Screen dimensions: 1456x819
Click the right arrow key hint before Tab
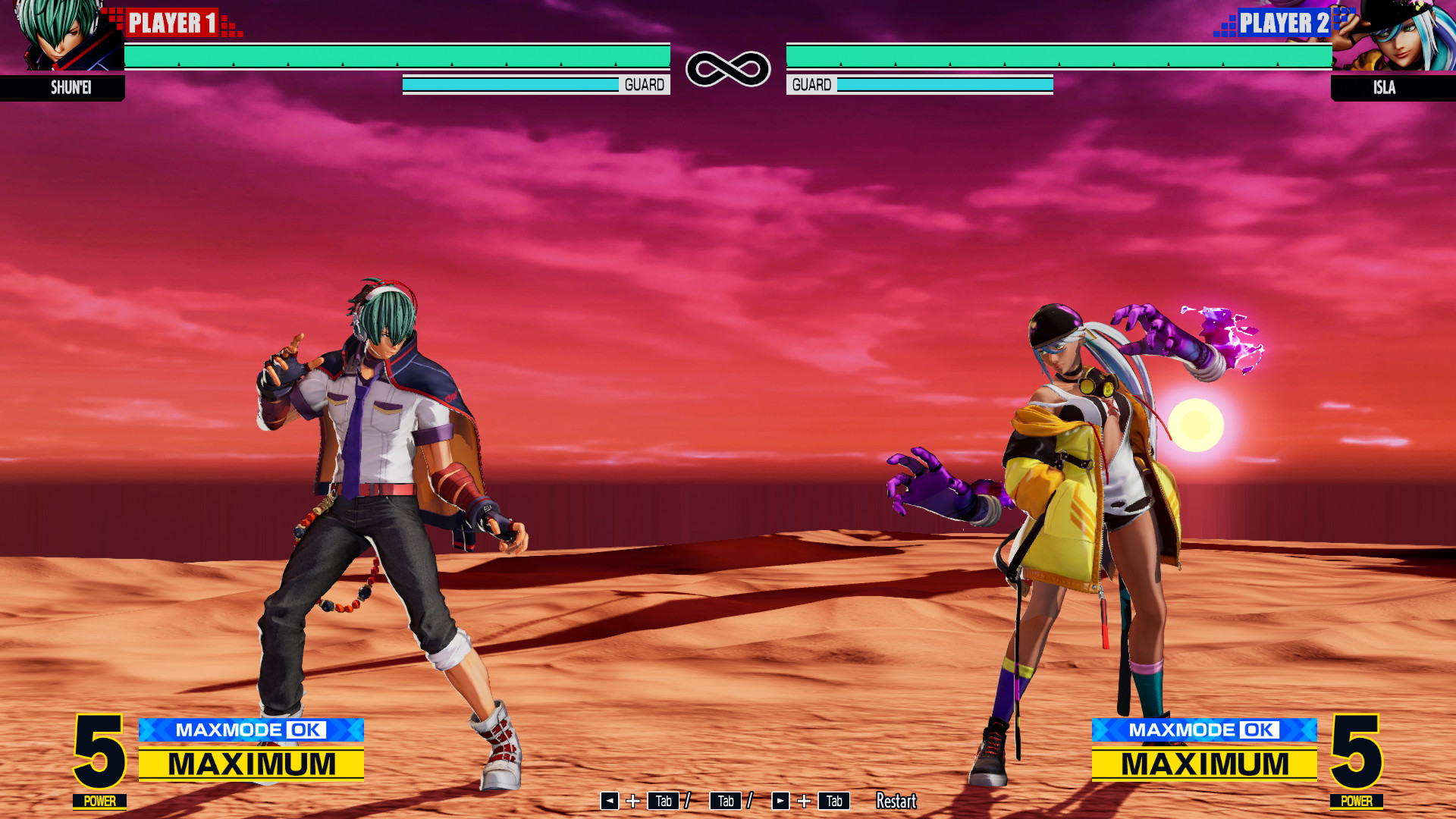tap(781, 801)
